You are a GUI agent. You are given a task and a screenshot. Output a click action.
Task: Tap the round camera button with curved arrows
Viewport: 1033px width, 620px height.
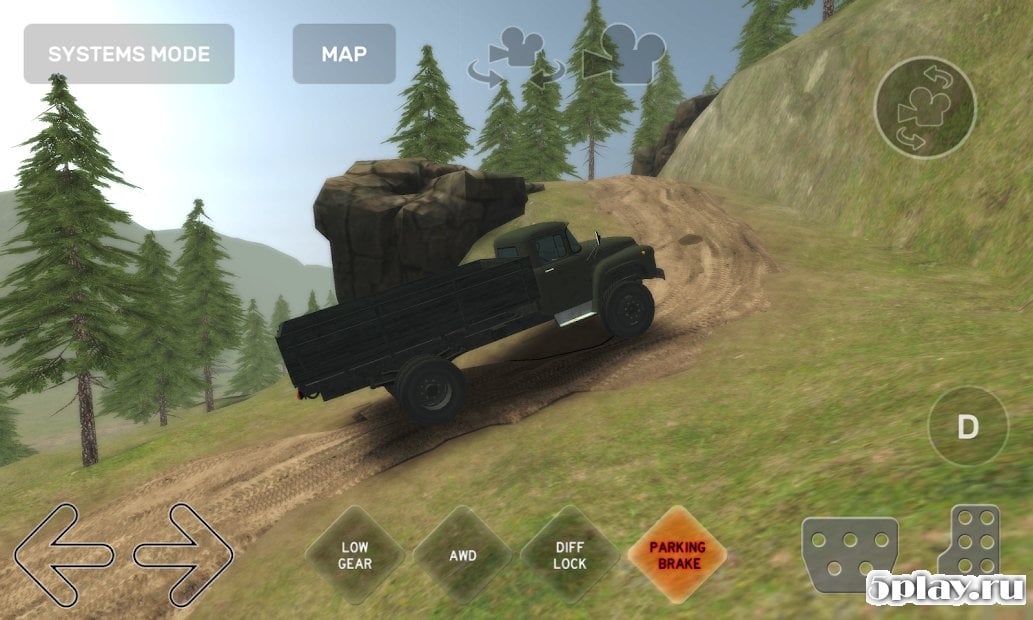coord(924,107)
